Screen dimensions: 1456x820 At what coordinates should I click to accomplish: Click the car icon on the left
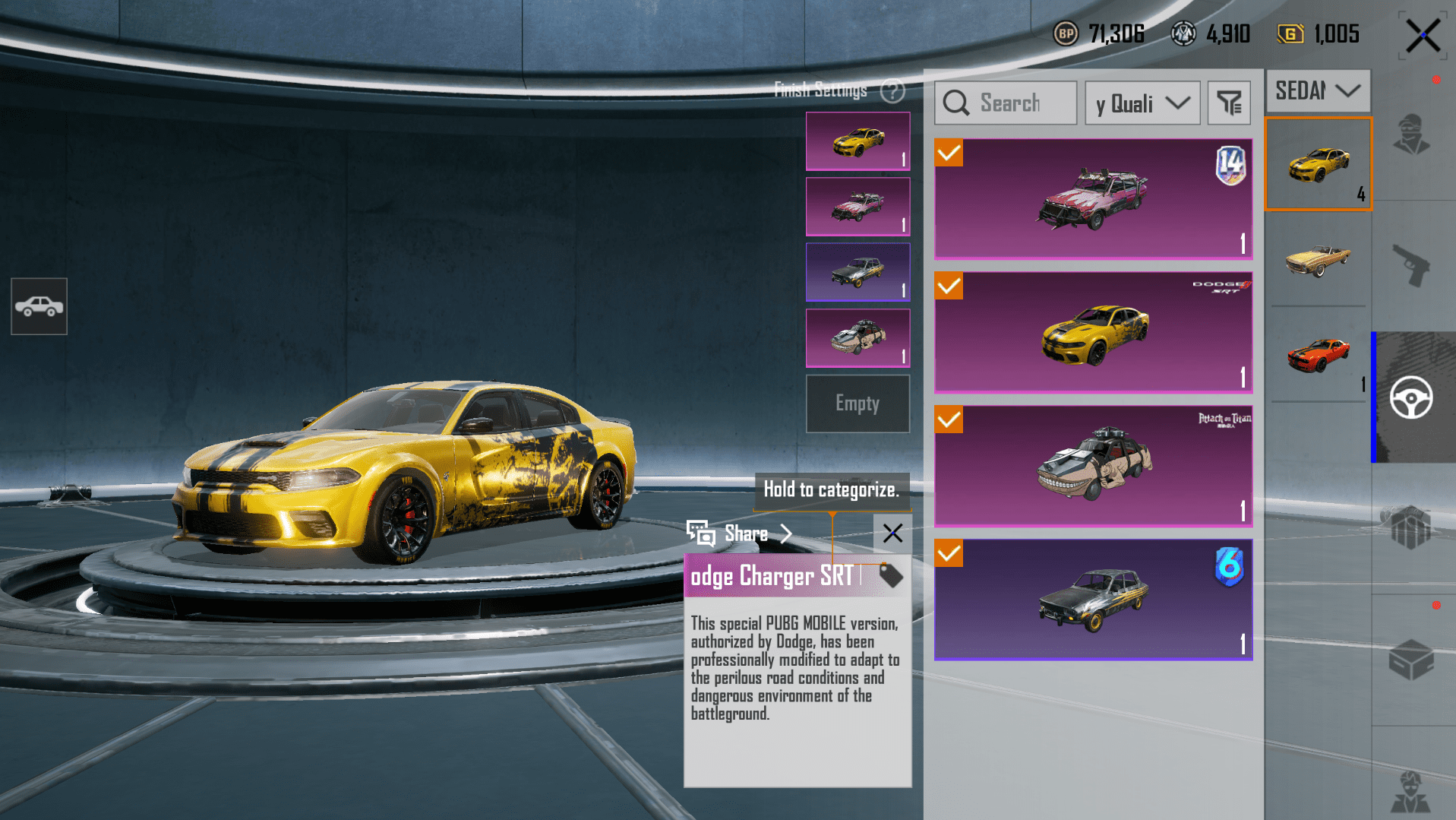pyautogui.click(x=39, y=306)
